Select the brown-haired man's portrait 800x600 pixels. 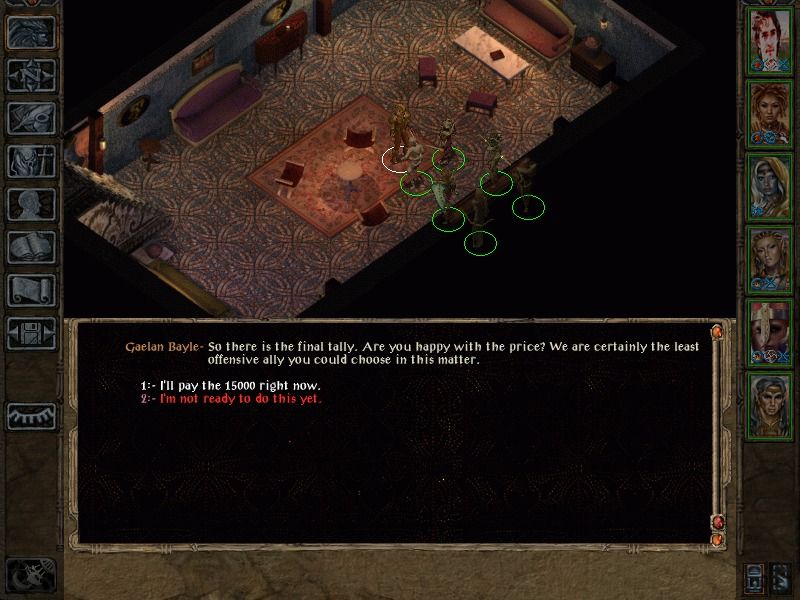769,41
